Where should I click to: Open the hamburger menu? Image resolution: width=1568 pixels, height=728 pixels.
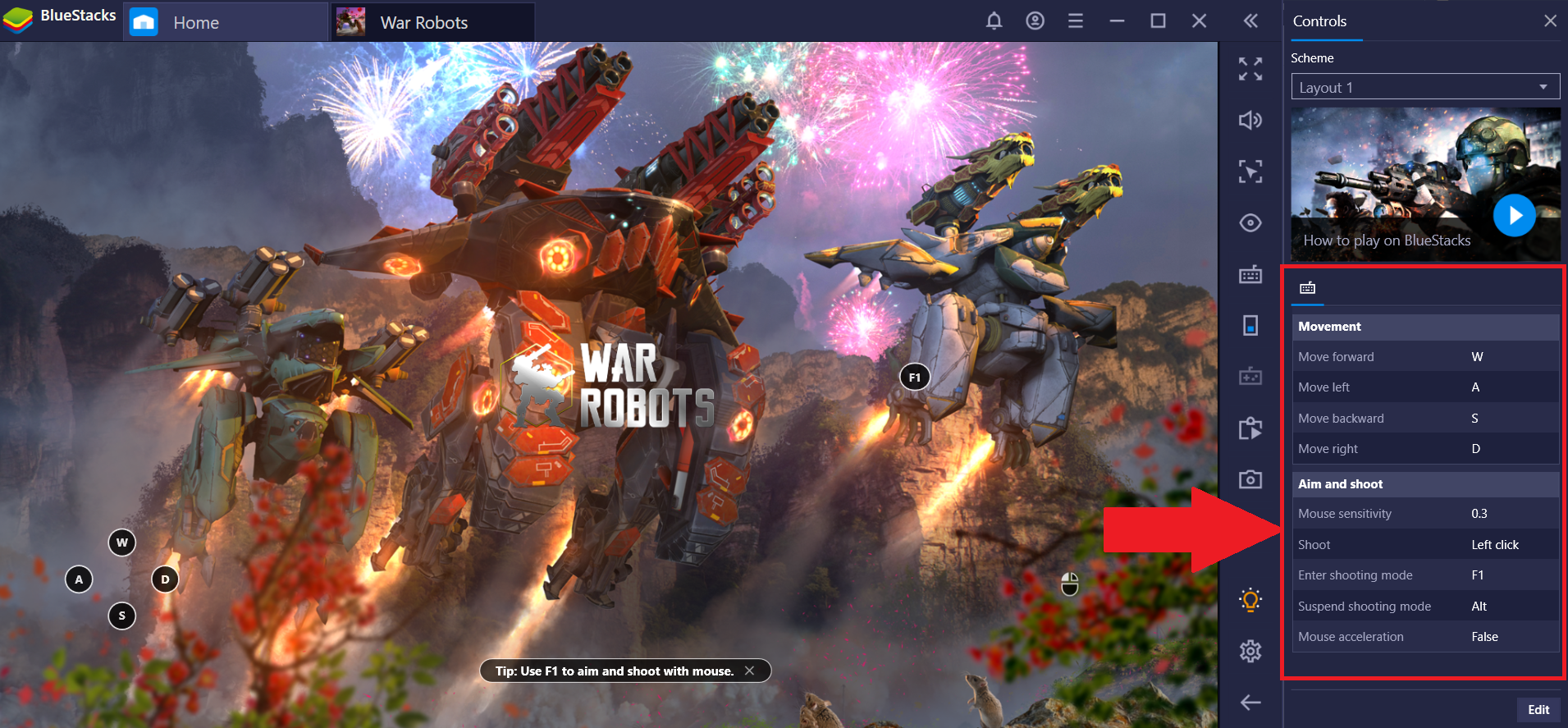[1076, 21]
